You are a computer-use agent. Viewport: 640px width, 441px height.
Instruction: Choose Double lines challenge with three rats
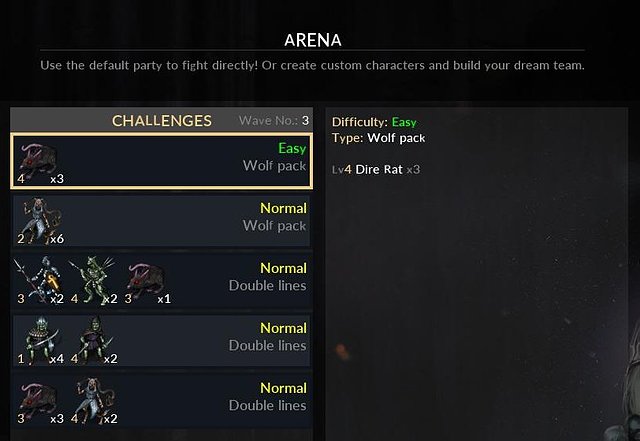click(x=161, y=401)
